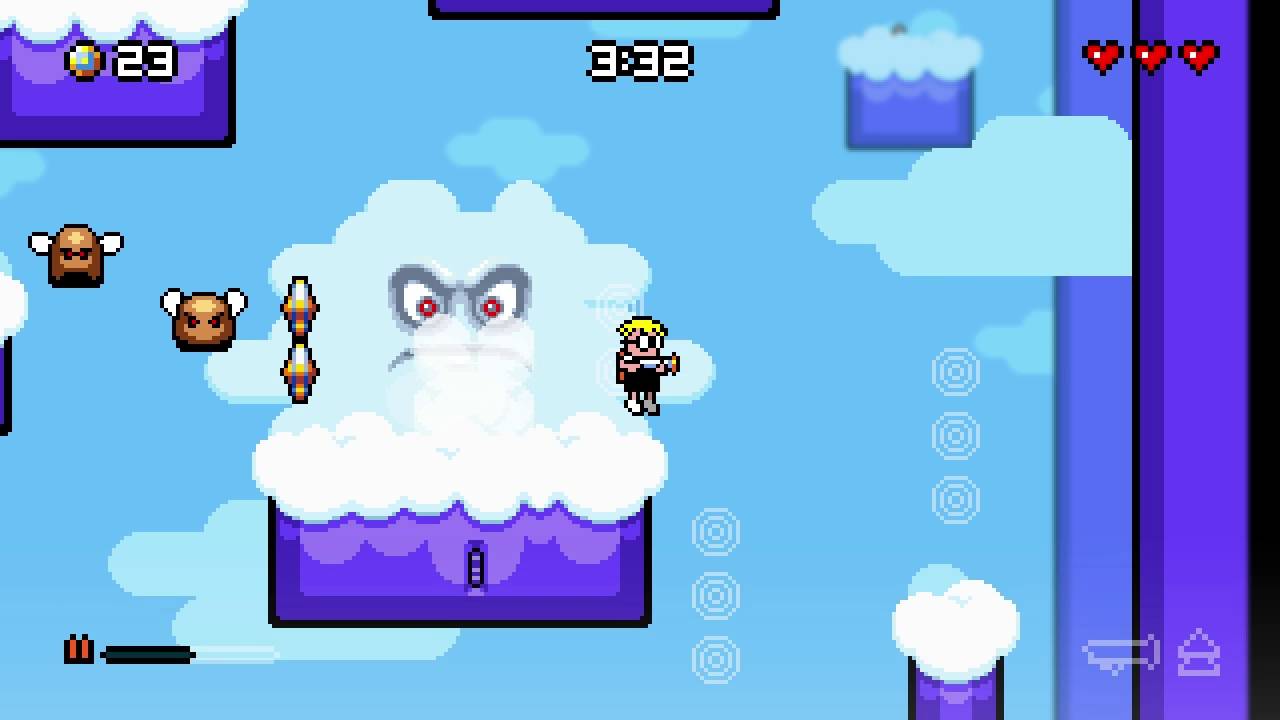The width and height of the screenshot is (1280, 720).
Task: Click the first heart in the health display
Action: click(1102, 57)
